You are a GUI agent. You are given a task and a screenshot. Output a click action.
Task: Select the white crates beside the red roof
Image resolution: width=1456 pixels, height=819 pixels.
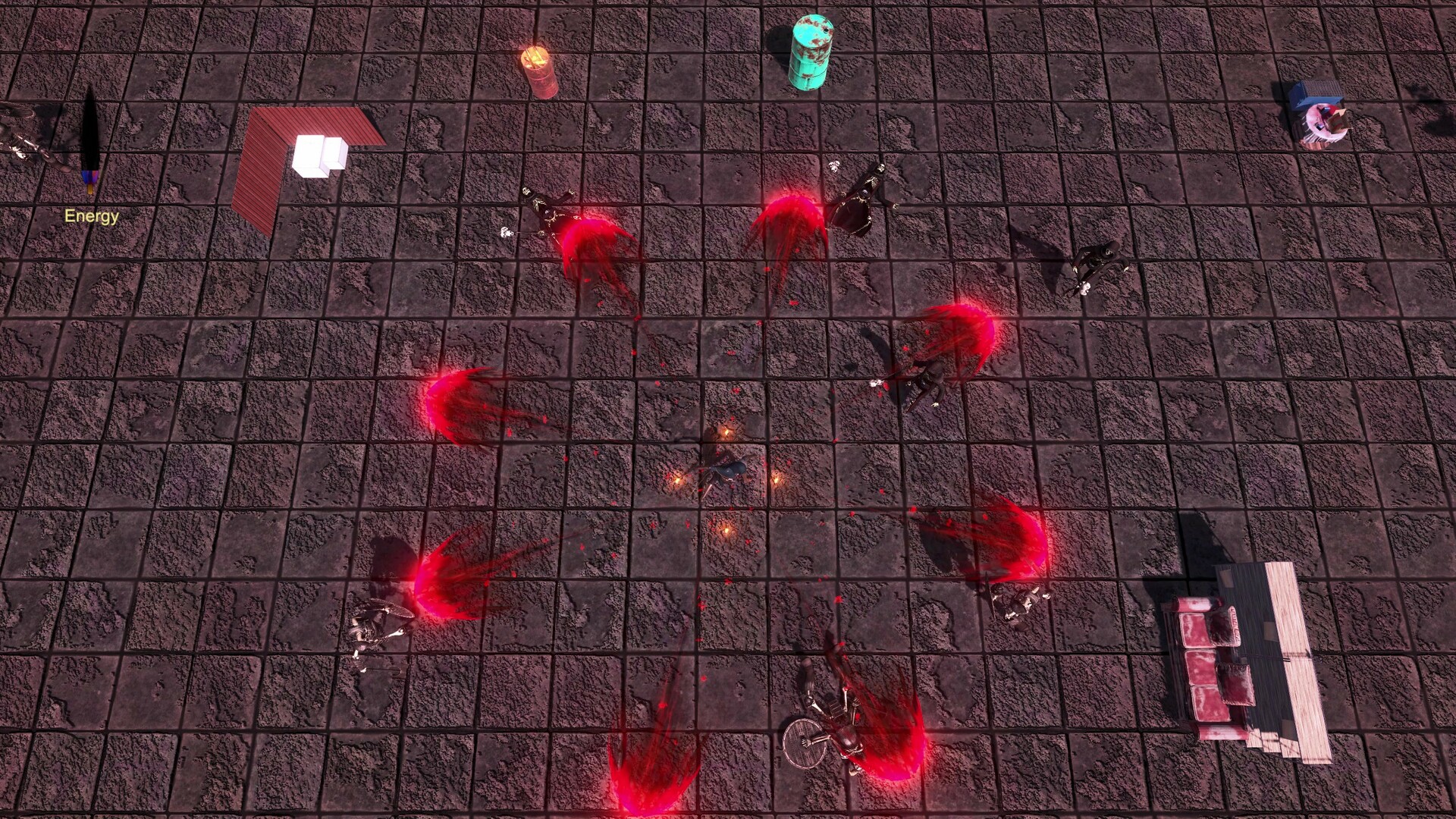[x=318, y=155]
